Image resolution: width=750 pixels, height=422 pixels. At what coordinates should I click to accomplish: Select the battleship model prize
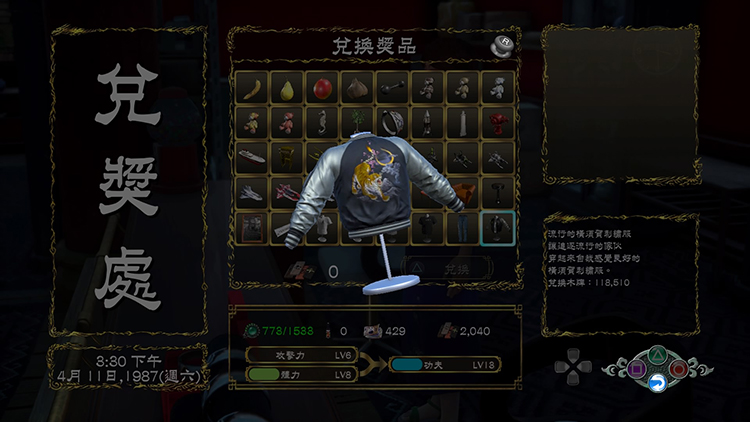[254, 158]
